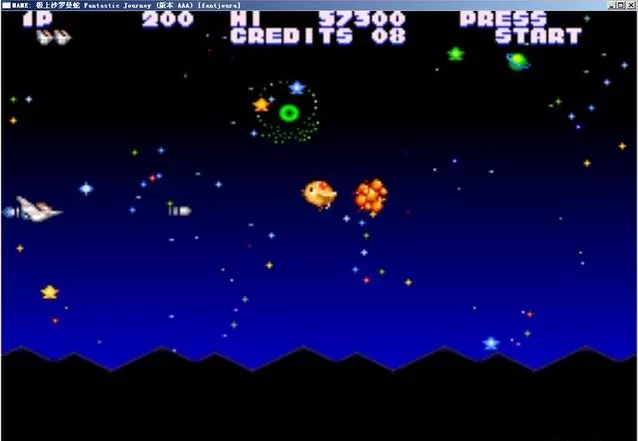The image size is (638, 441).
Task: Maximize the MAME emulator window
Action: pos(621,5)
